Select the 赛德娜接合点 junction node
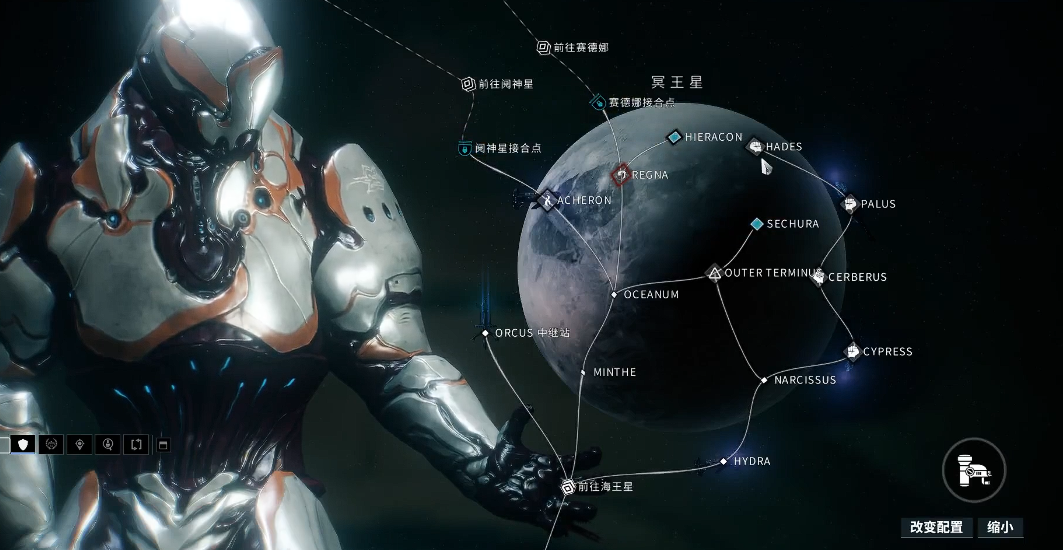The image size is (1063, 550). click(x=598, y=102)
